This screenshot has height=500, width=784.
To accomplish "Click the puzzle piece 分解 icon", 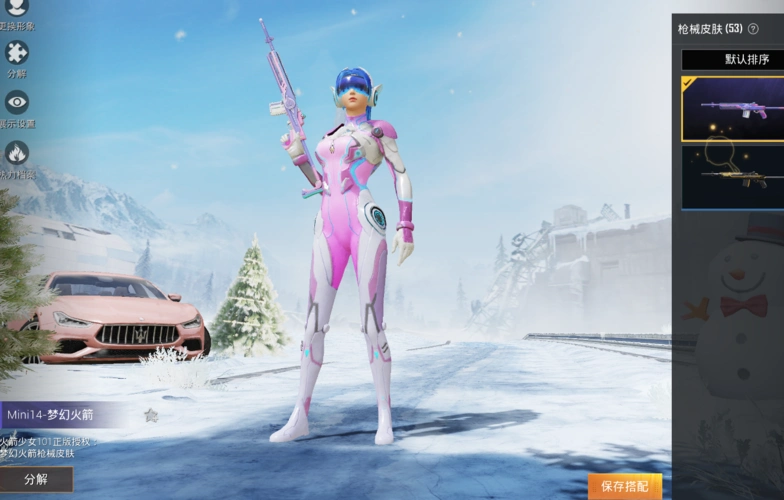I will click(x=17, y=53).
